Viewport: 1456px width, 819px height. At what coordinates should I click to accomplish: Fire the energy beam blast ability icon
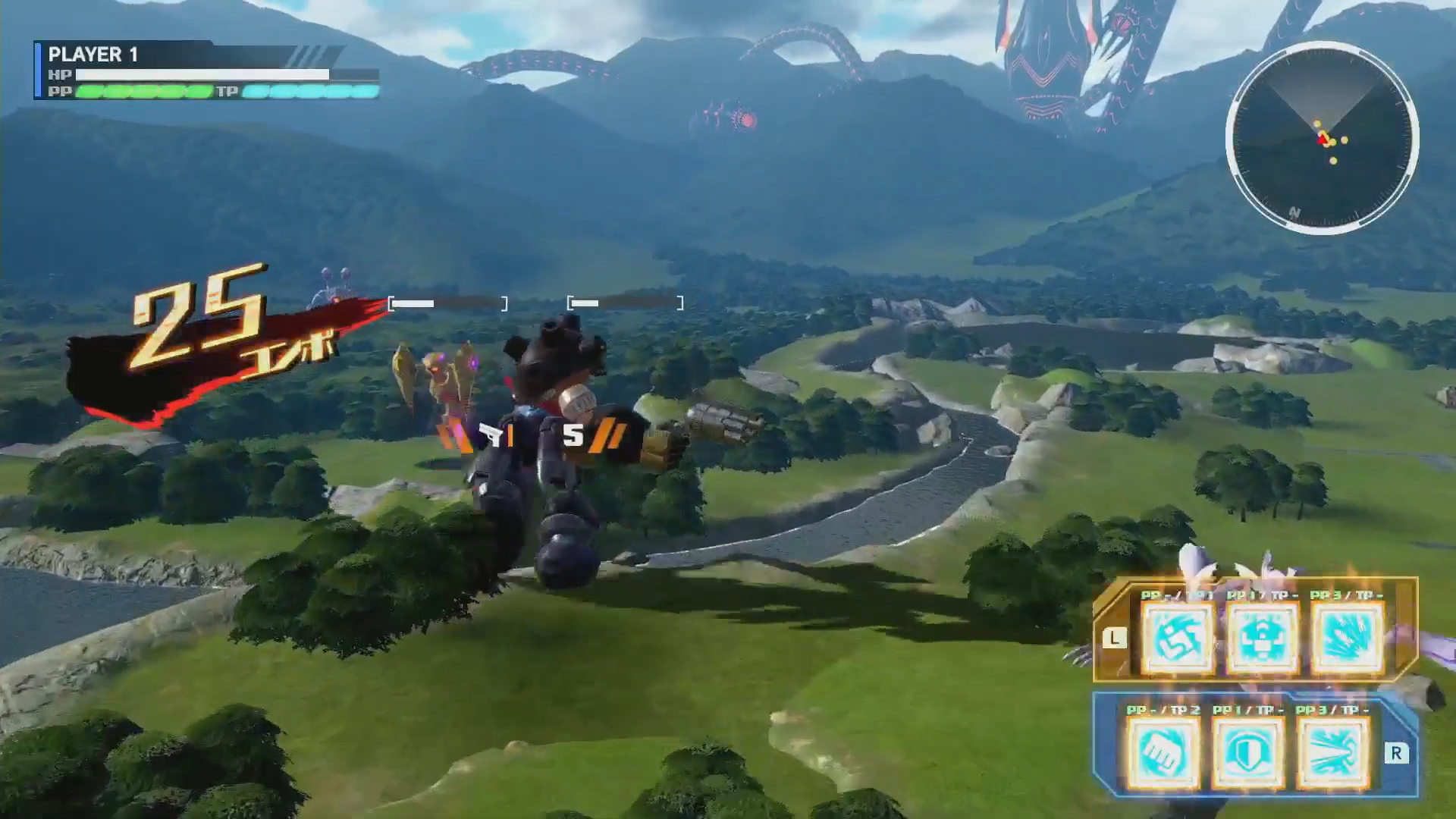tap(1334, 754)
